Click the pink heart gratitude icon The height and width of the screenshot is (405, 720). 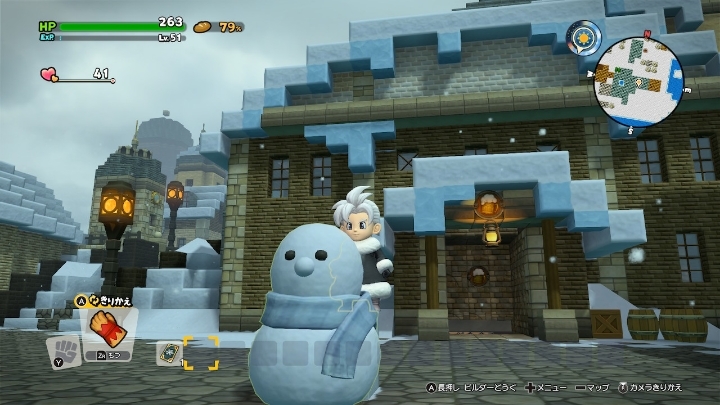pyautogui.click(x=49, y=73)
